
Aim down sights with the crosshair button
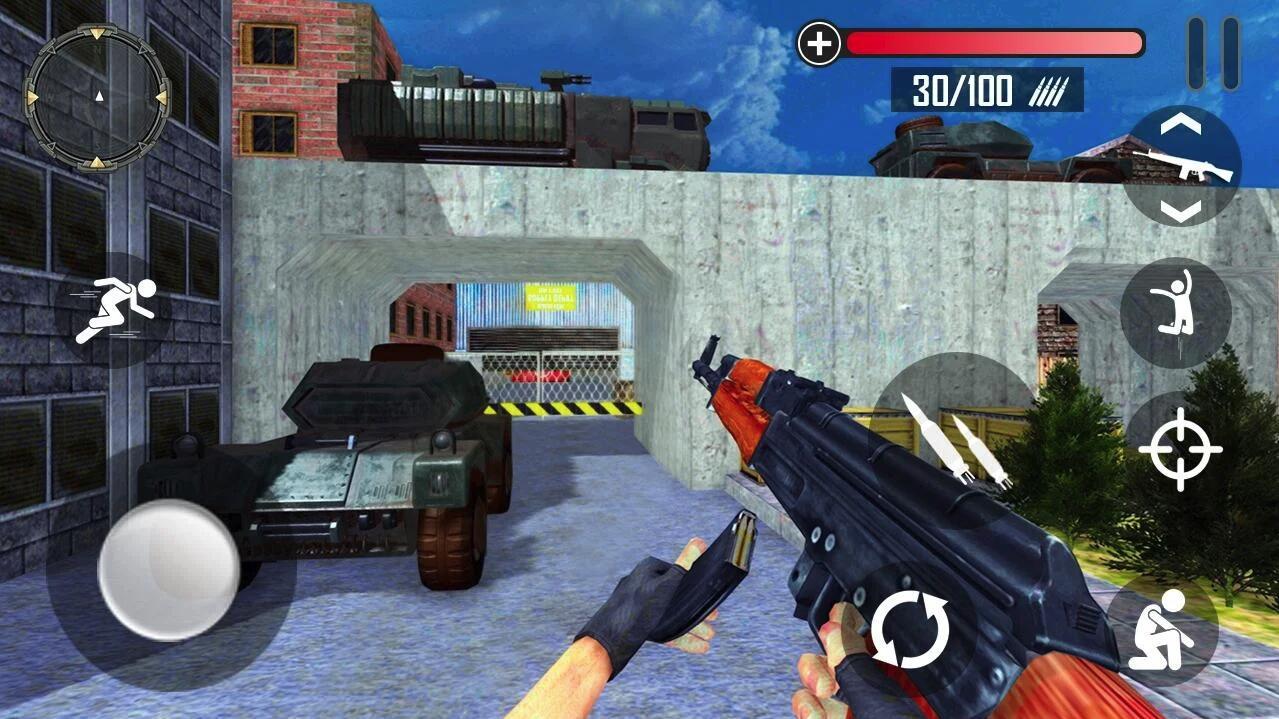click(x=1180, y=449)
